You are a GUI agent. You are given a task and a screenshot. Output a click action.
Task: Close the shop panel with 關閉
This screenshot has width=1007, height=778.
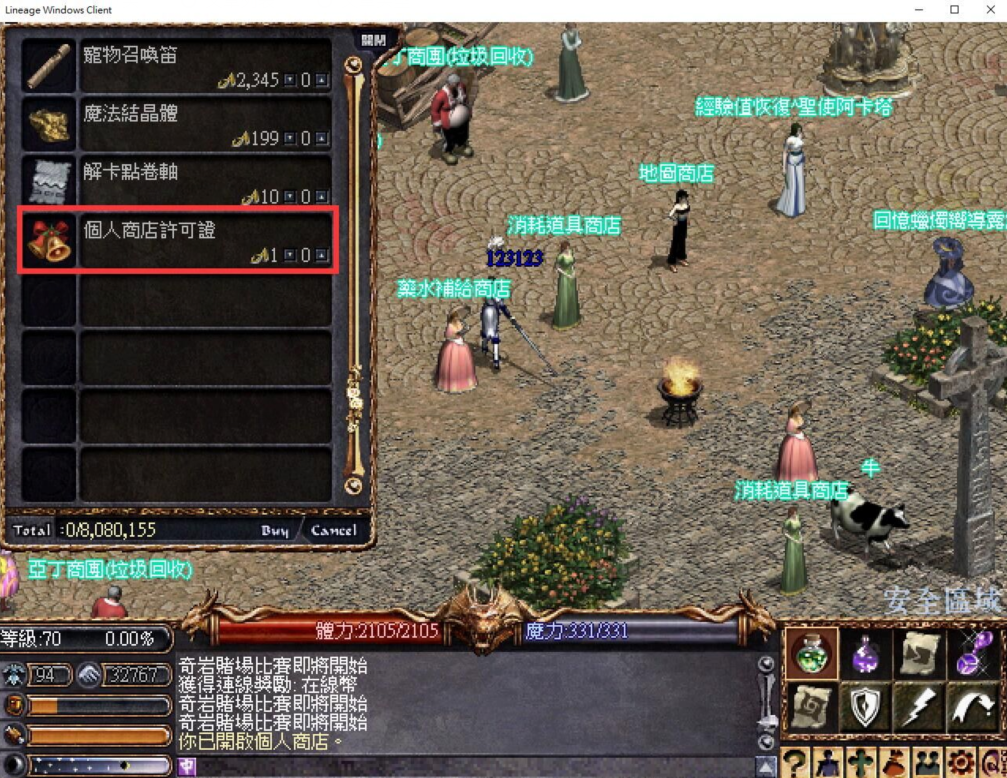point(373,40)
